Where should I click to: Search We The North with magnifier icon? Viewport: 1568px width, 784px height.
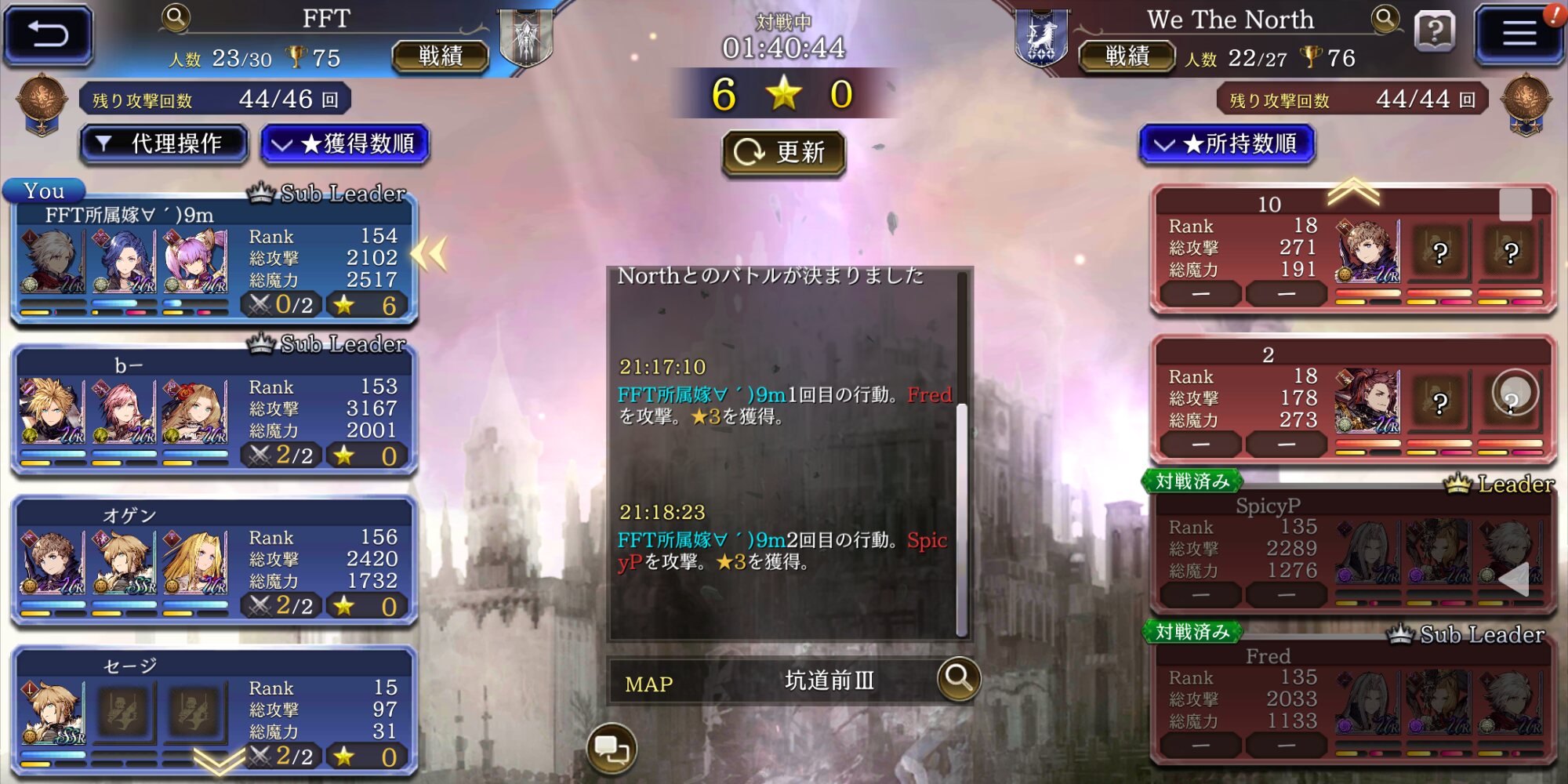click(x=1385, y=19)
